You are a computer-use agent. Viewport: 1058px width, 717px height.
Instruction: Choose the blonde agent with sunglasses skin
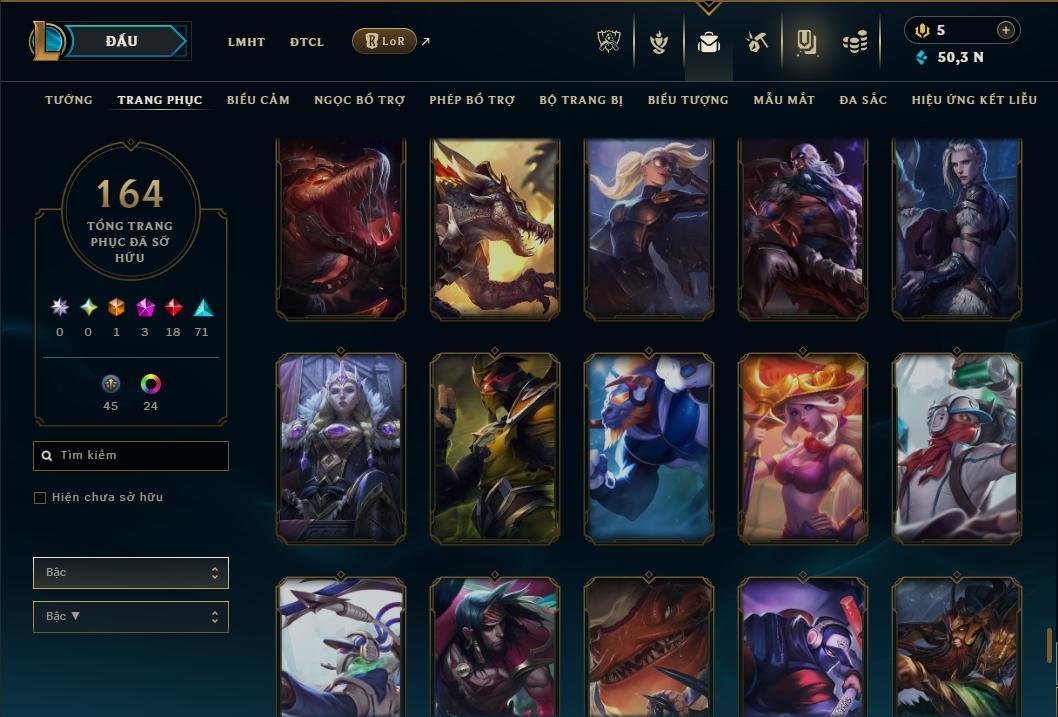(x=649, y=230)
